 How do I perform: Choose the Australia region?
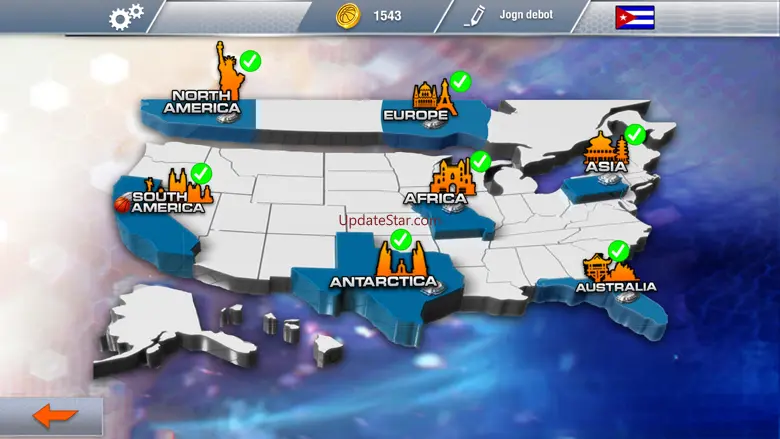(x=613, y=284)
